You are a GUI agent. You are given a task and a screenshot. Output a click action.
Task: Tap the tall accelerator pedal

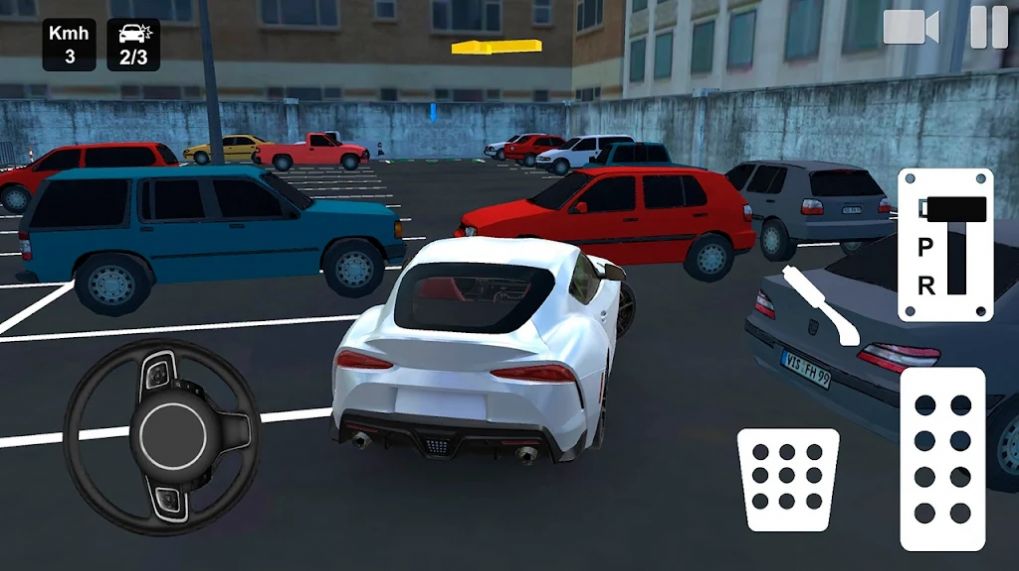[942, 459]
